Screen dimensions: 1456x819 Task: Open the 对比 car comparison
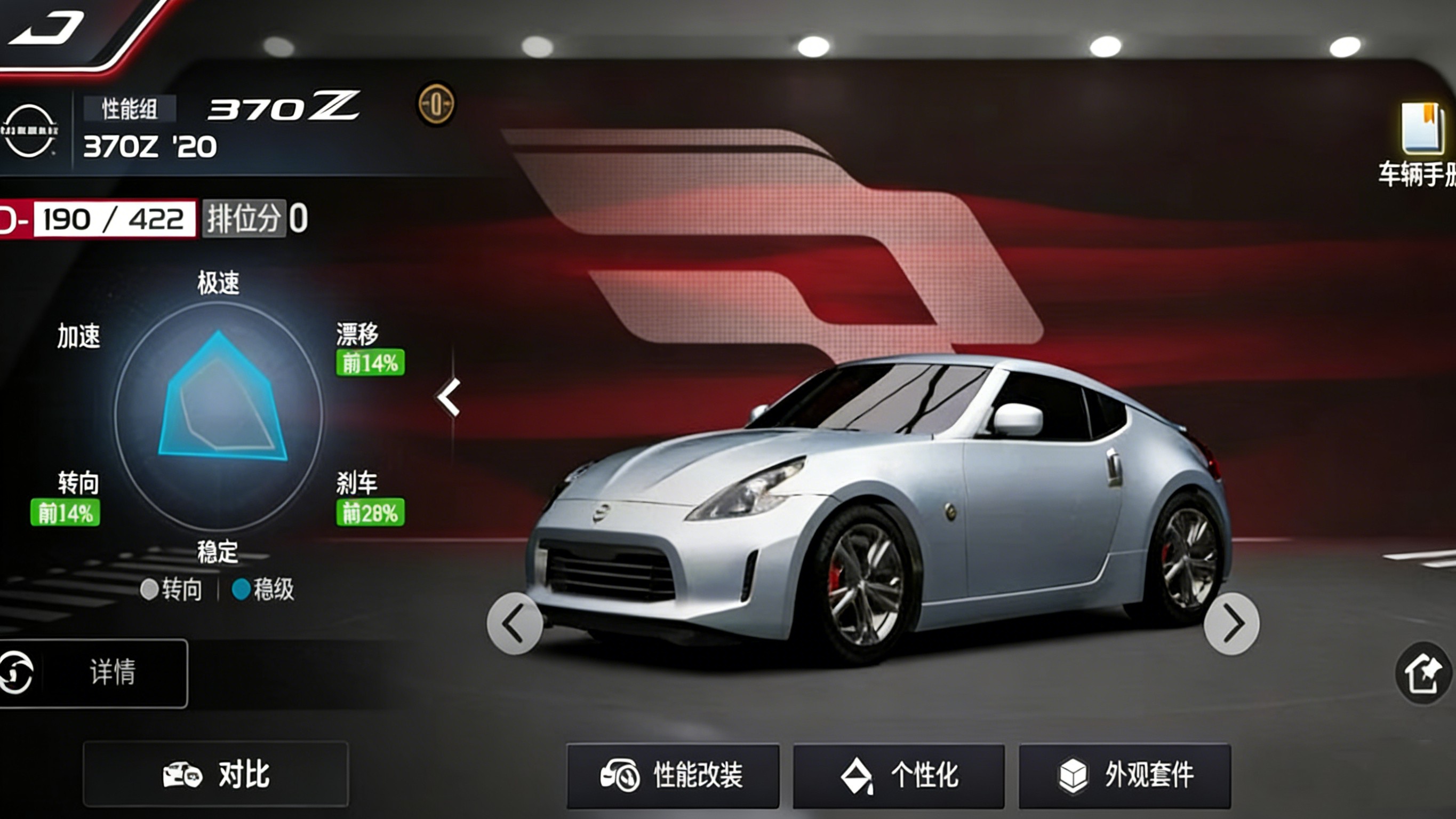tap(216, 774)
